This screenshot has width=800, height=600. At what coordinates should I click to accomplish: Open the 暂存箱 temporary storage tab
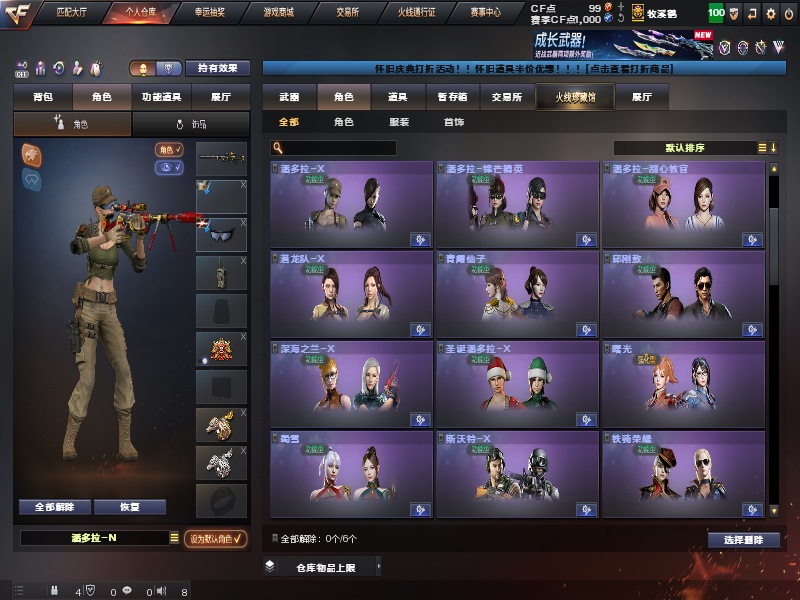pyautogui.click(x=451, y=97)
